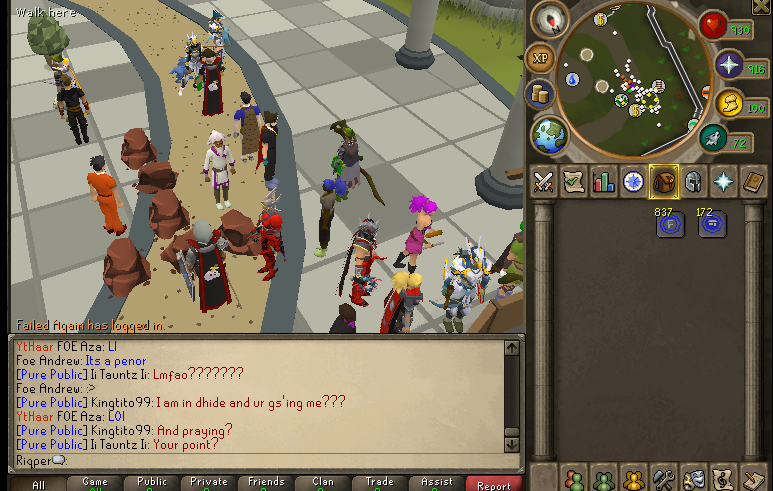Screen dimensions: 773x491
Task: Open the coin stack money pouch icon
Action: pos(540,94)
